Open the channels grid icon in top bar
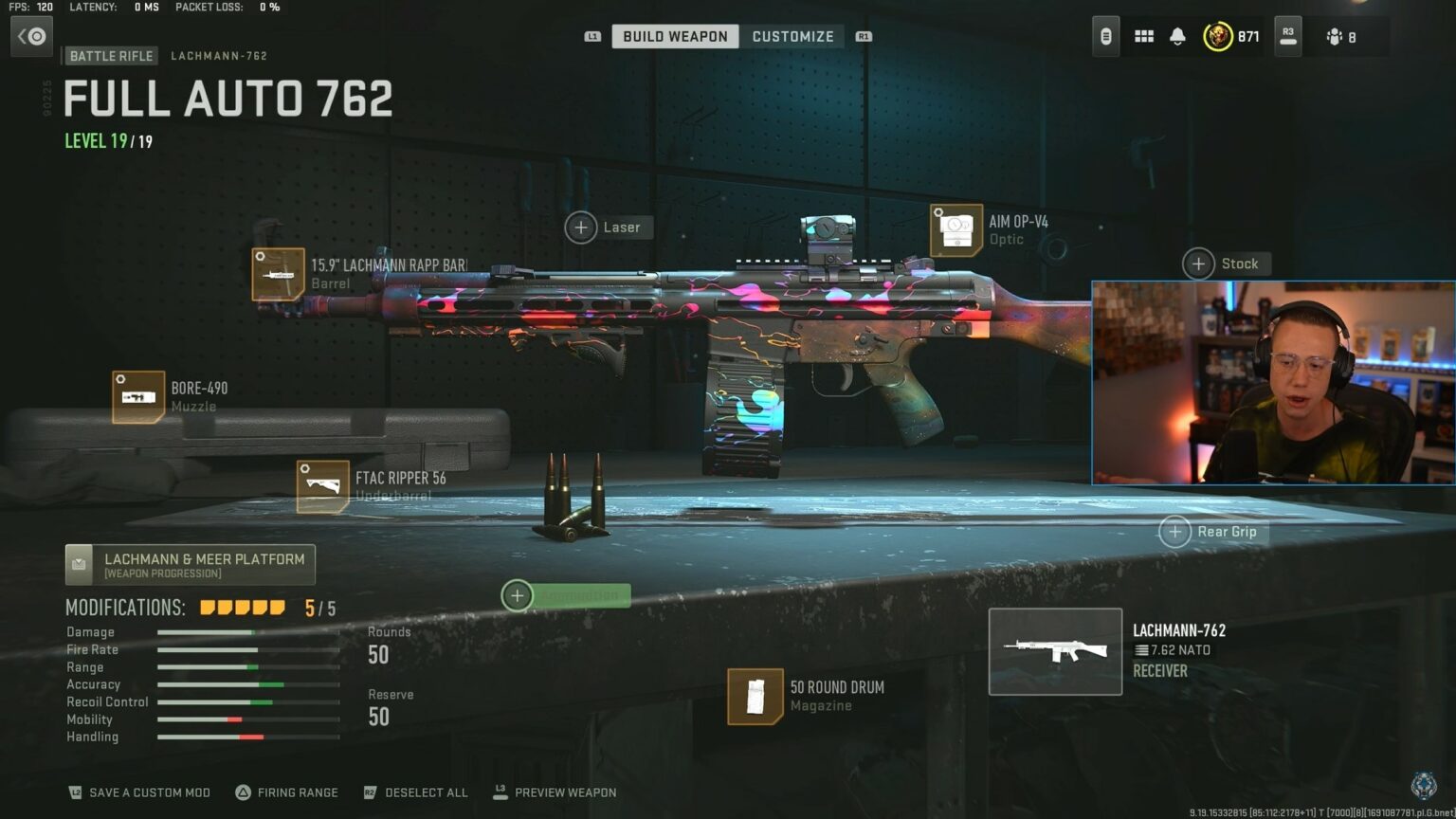The image size is (1456, 819). [x=1143, y=36]
